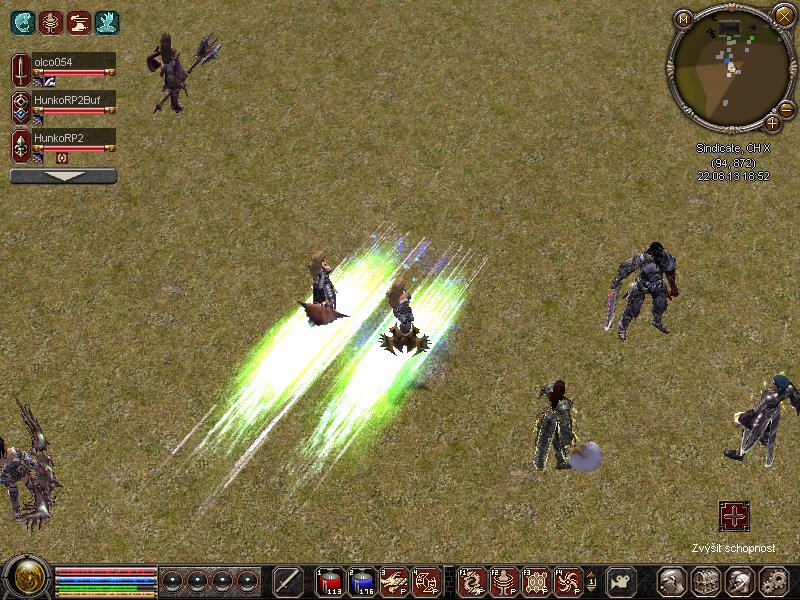Open the full map via the M button

[684, 18]
